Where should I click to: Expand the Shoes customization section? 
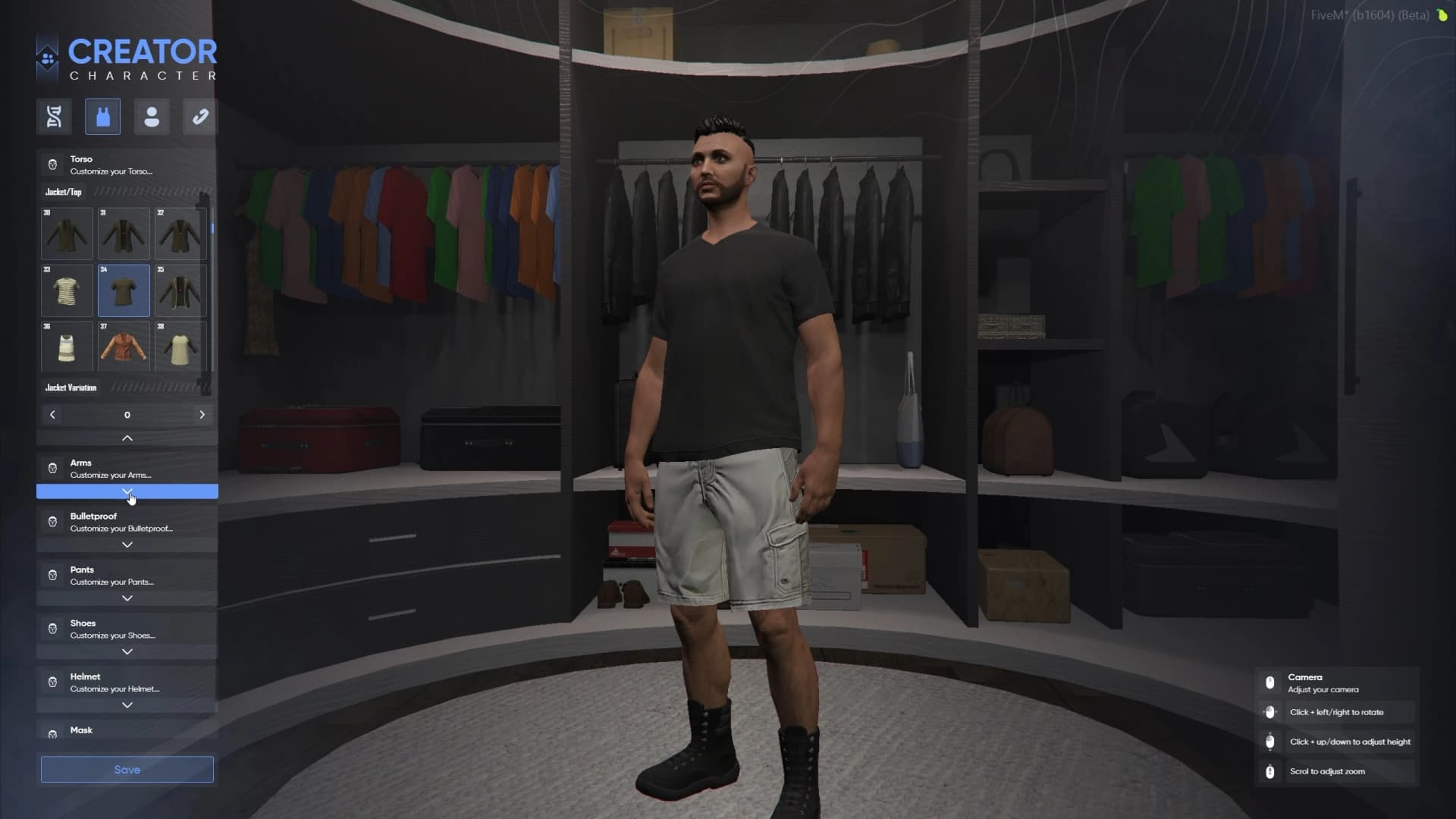coord(127,652)
